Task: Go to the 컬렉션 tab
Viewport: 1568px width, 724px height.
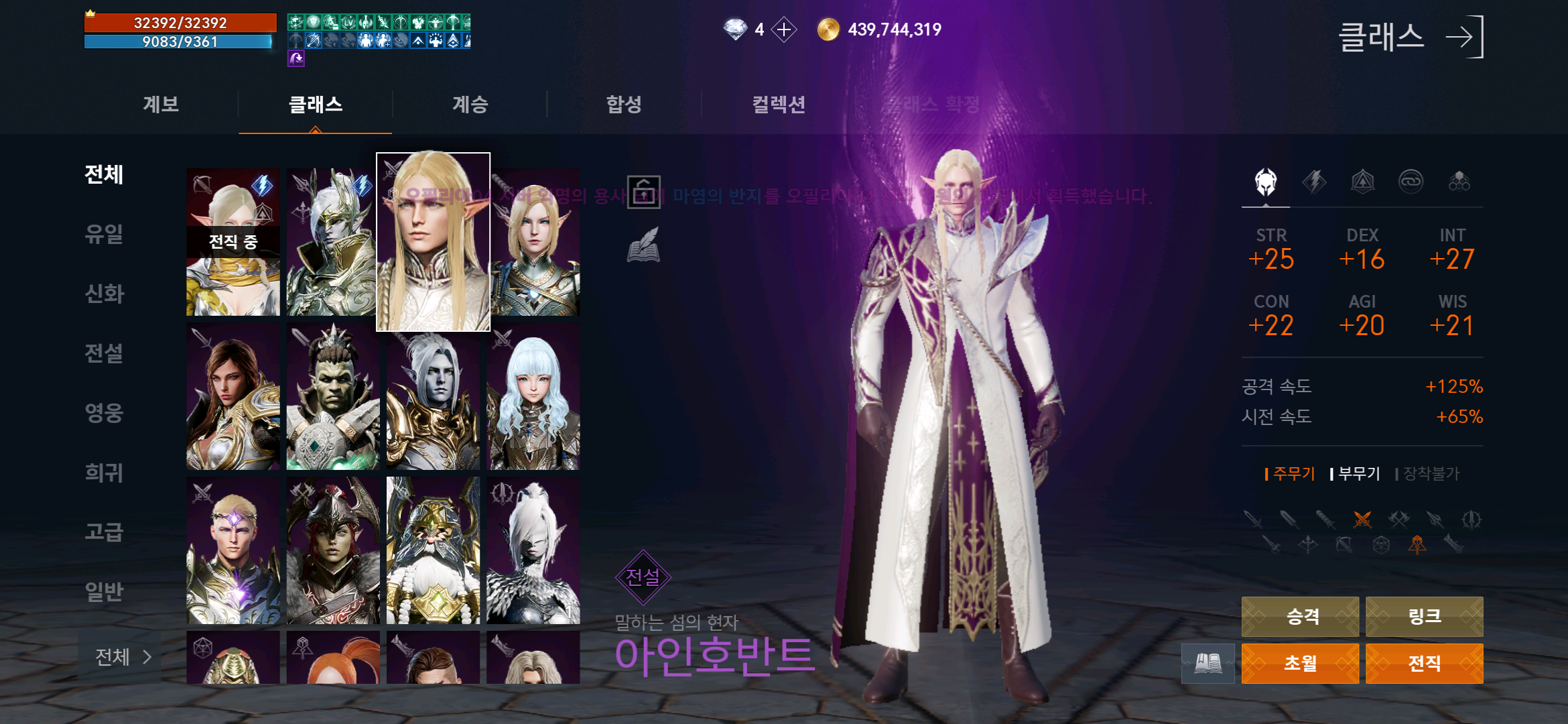Action: pyautogui.click(x=778, y=105)
